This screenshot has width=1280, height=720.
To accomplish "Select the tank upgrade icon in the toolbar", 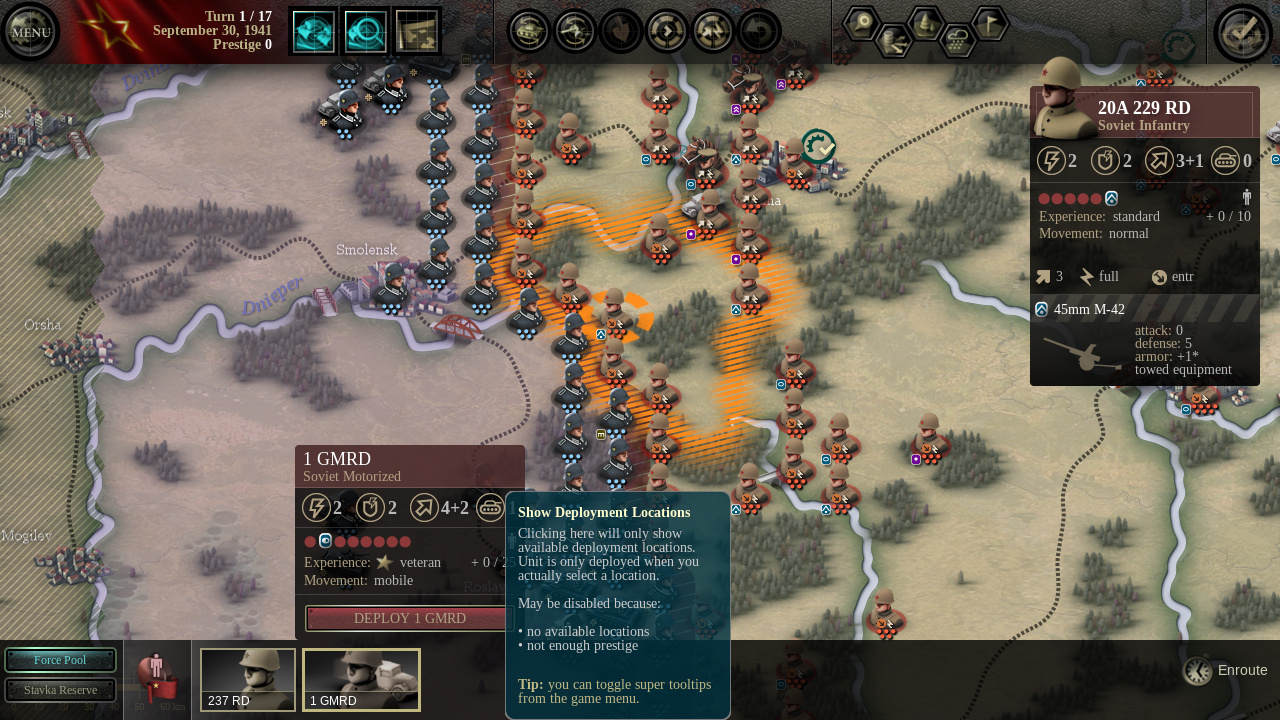I will click(528, 31).
